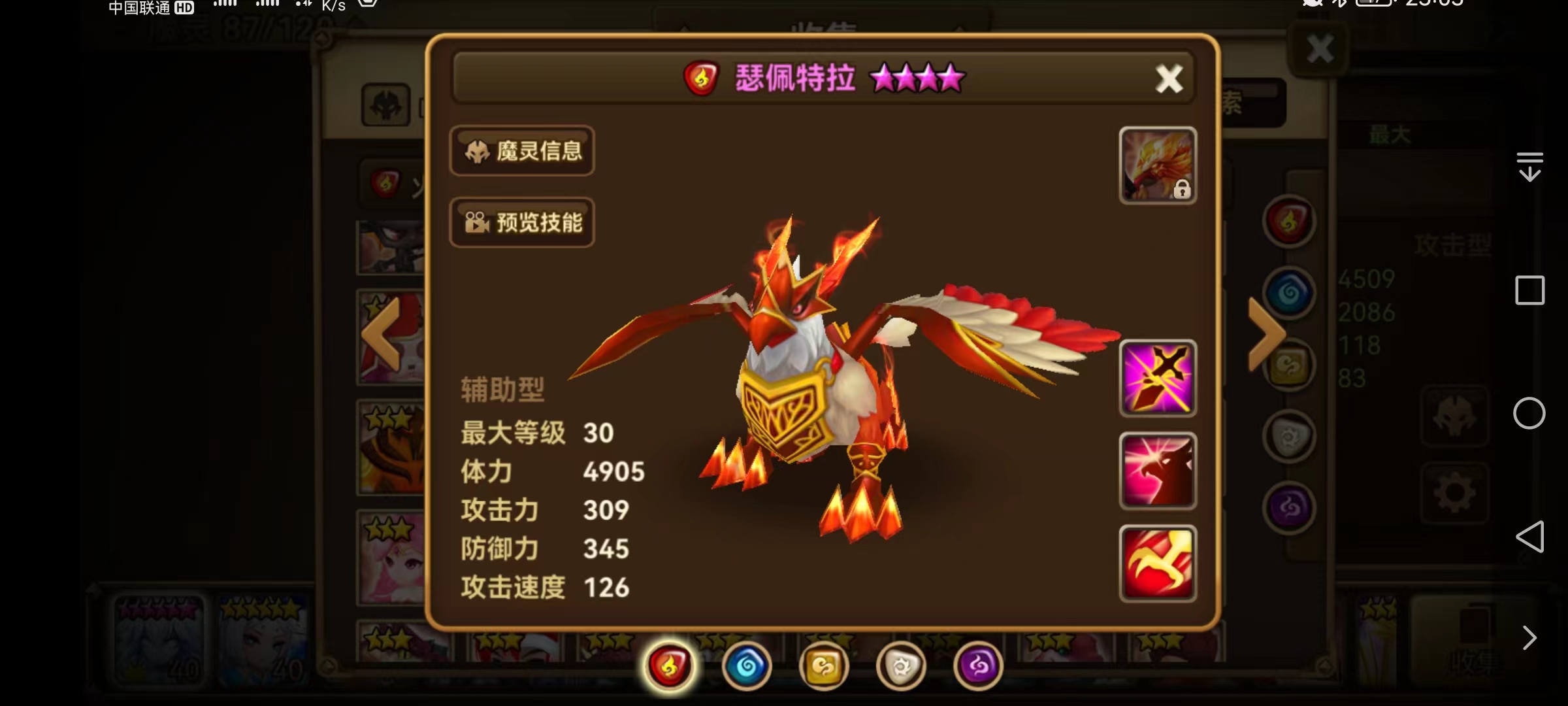This screenshot has width=1568, height=706.
Task: Go to next monster with right arrow
Action: tap(1266, 333)
